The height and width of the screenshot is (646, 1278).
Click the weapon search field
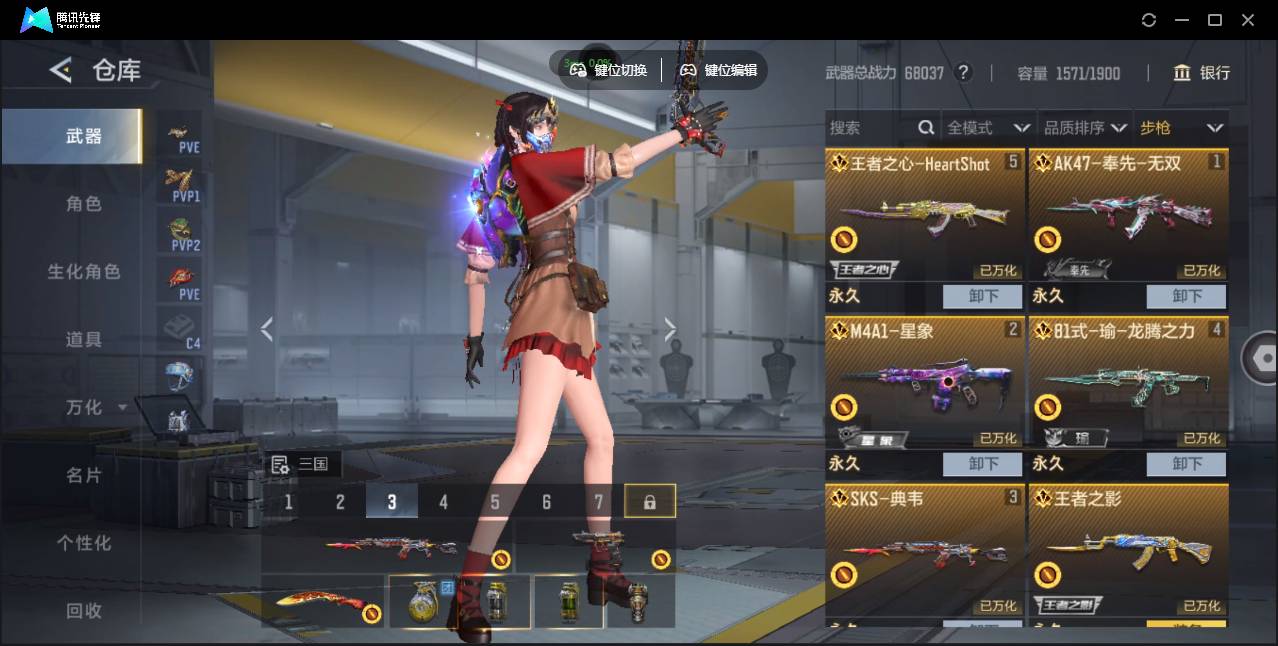pos(870,128)
